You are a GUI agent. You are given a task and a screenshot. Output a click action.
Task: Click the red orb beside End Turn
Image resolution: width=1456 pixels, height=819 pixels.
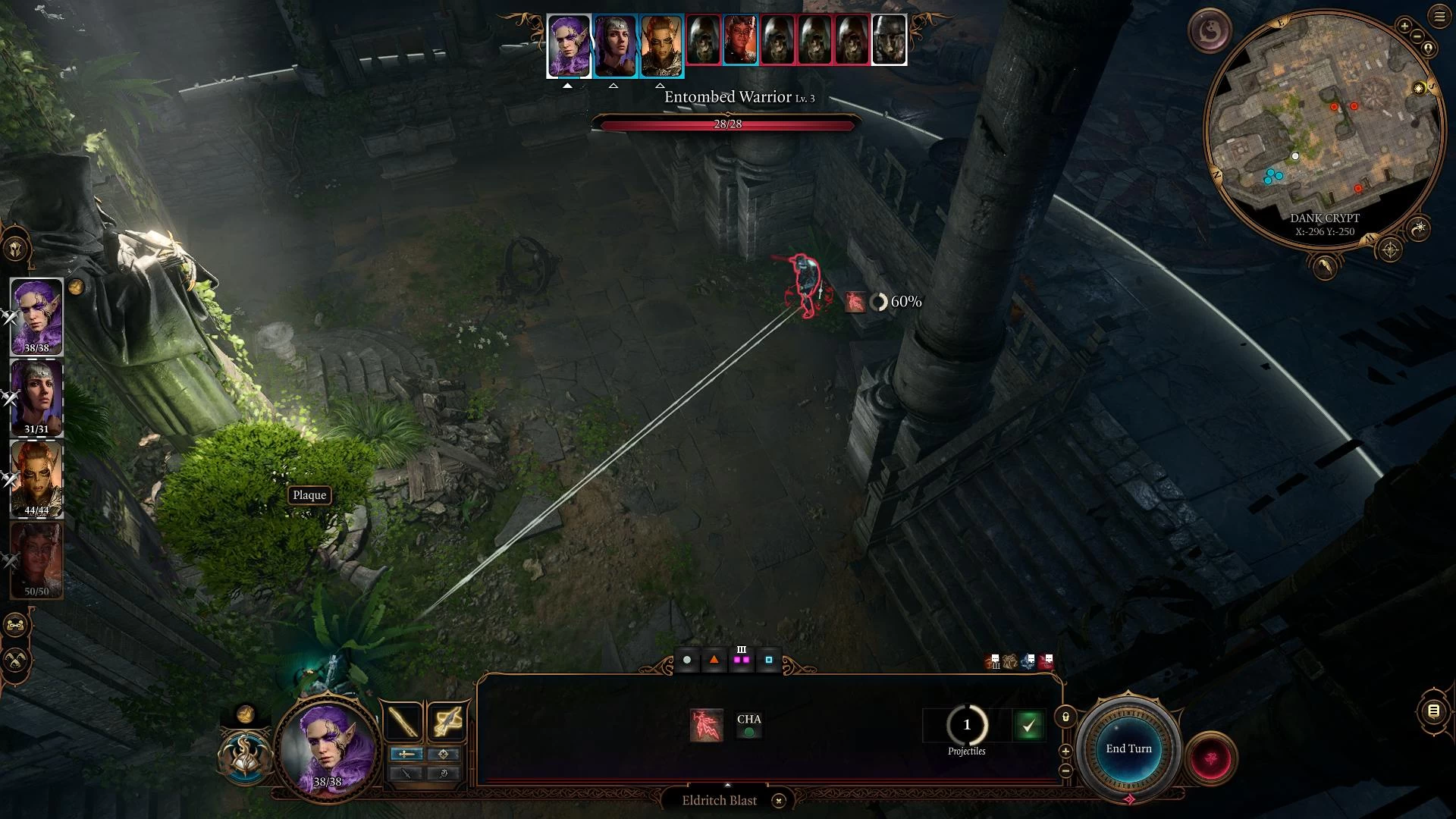tap(1211, 758)
